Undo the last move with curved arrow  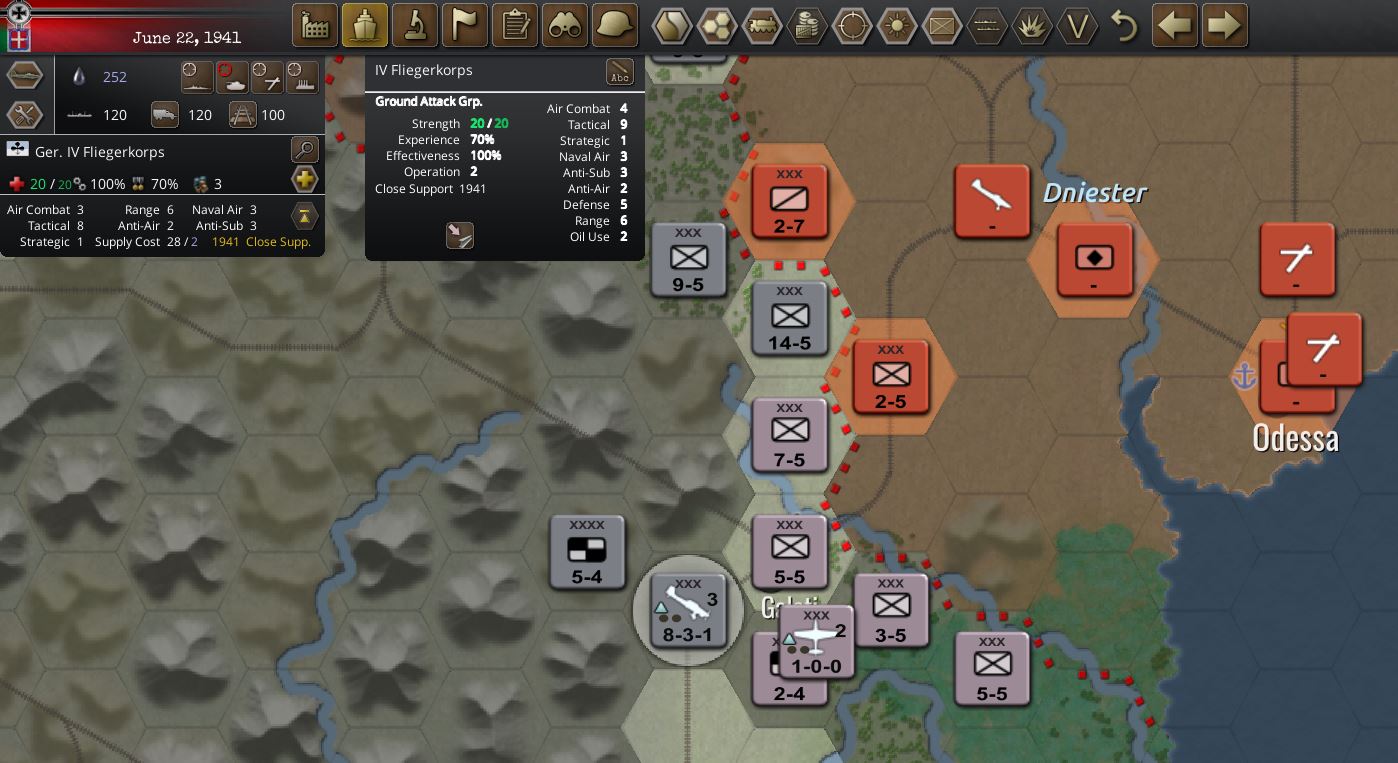[1125, 26]
